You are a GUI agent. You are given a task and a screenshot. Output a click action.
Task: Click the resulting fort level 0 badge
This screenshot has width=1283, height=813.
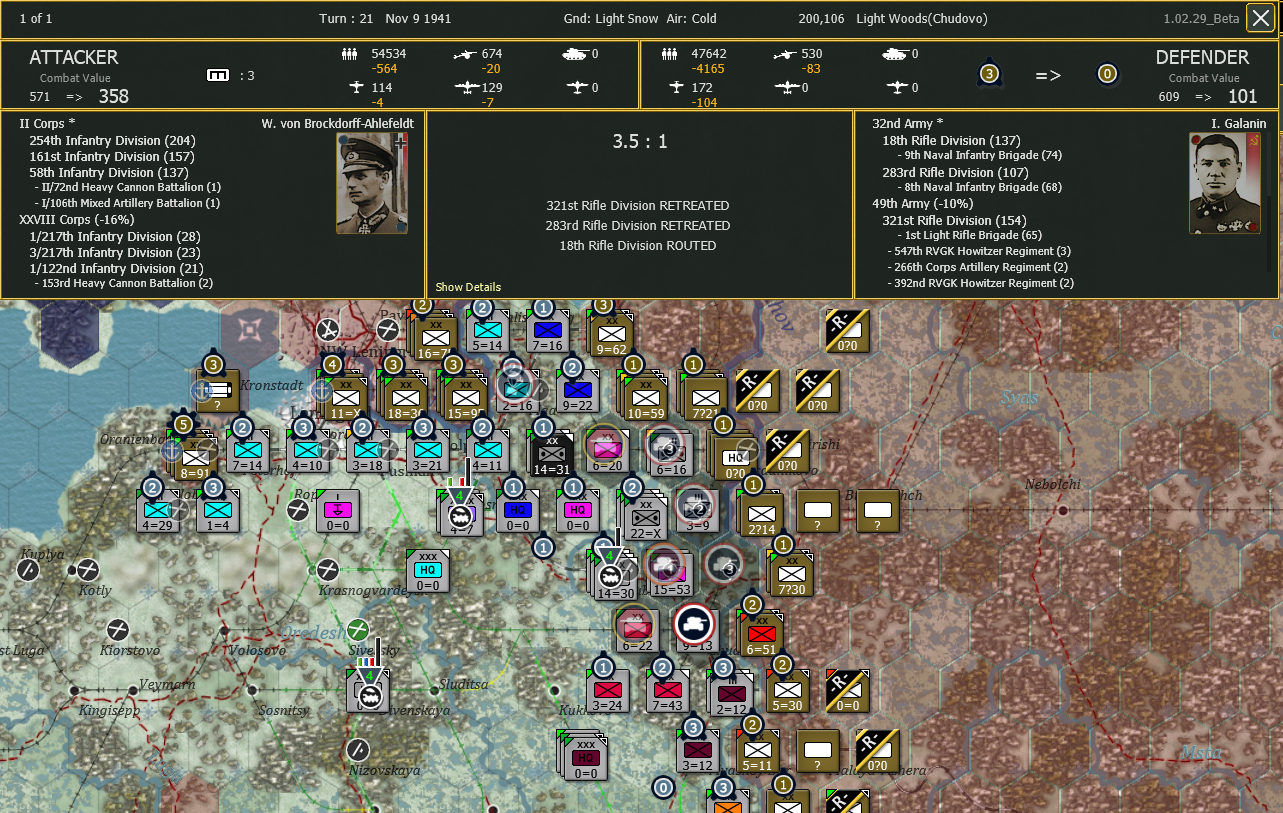(x=1107, y=73)
